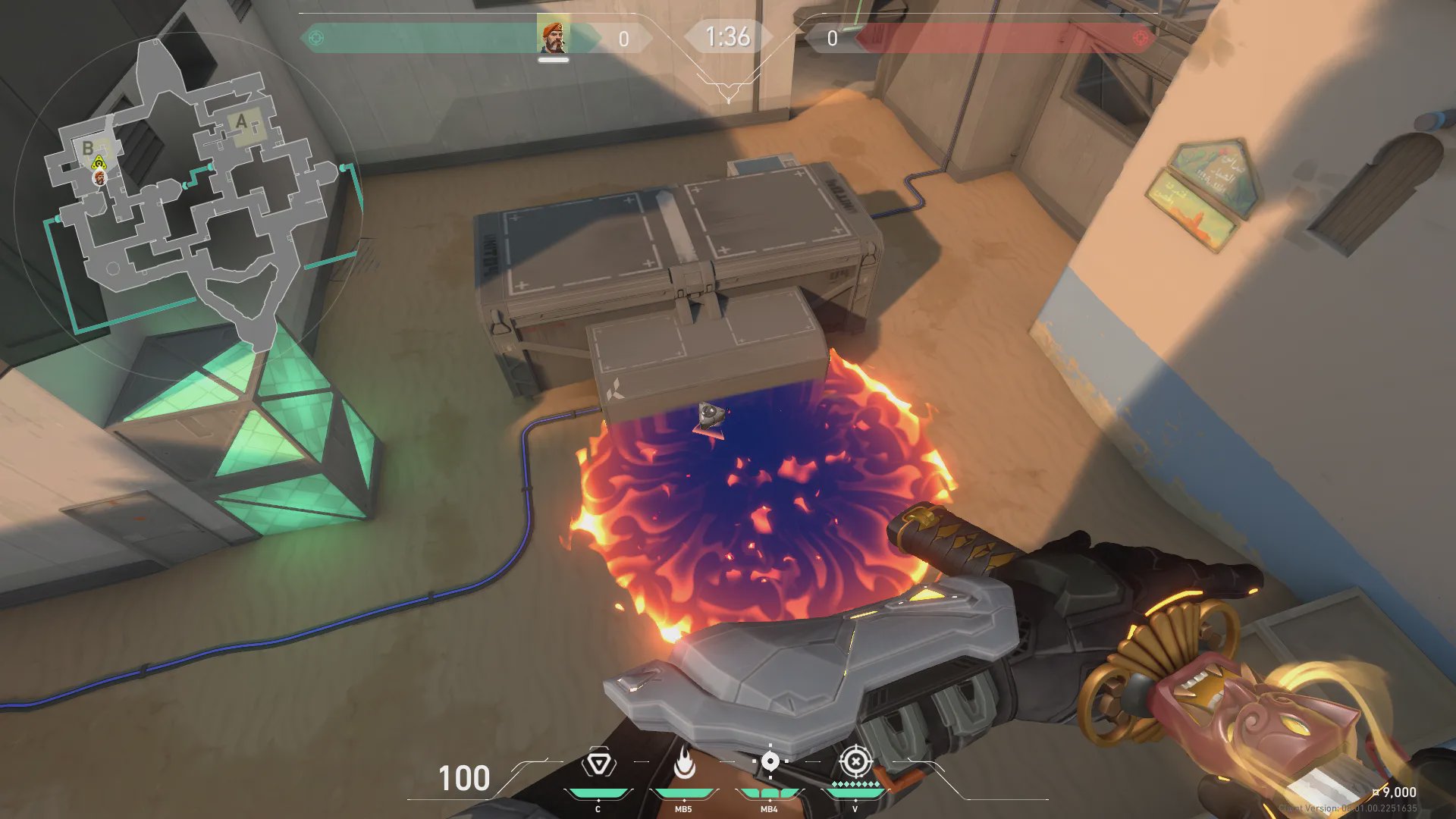Viewport: 1456px width, 819px height.
Task: Select the Stim Beacon ability icon
Action: pyautogui.click(x=598, y=763)
